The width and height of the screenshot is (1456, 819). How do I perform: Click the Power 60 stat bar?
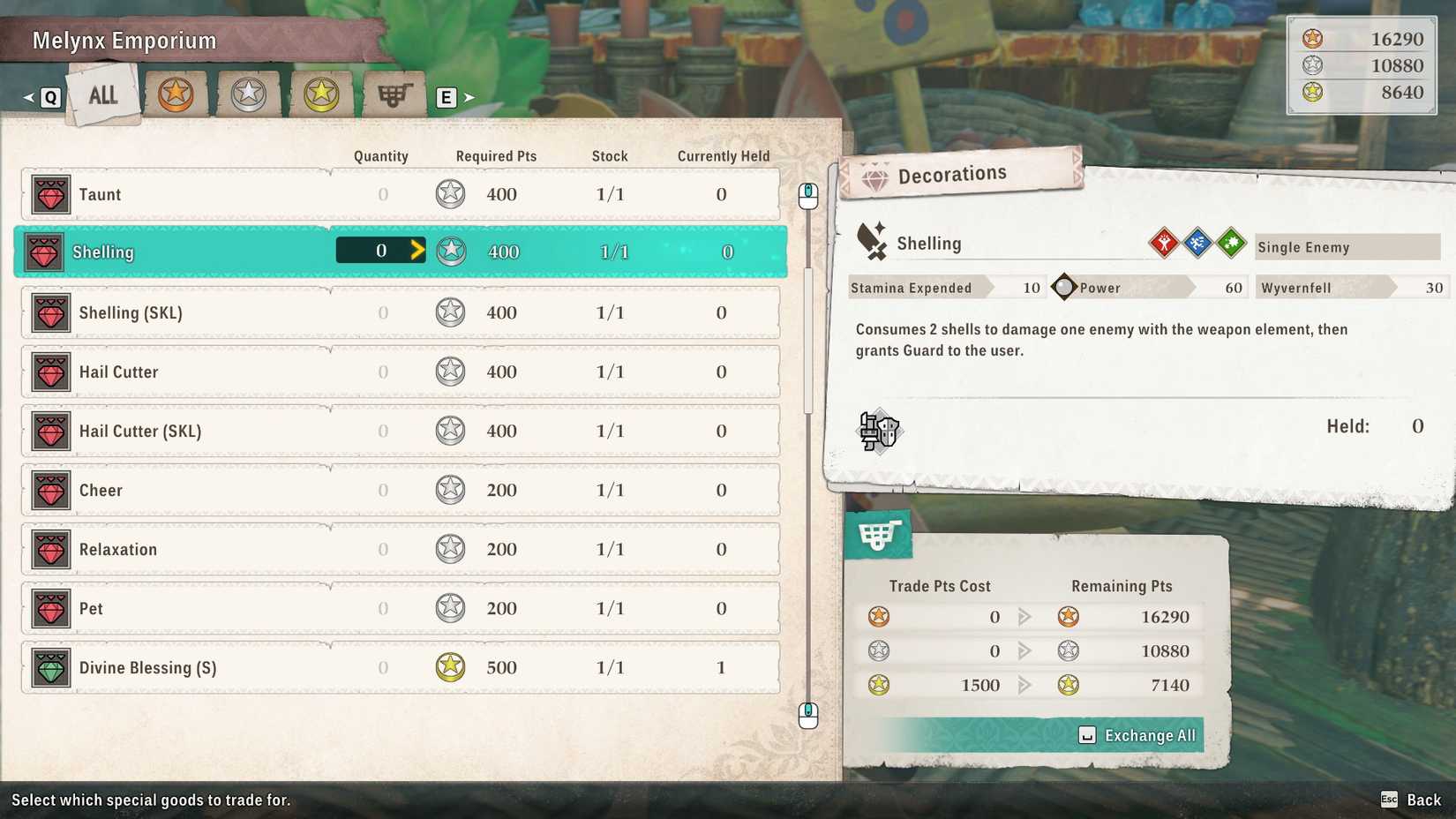pos(1147,287)
